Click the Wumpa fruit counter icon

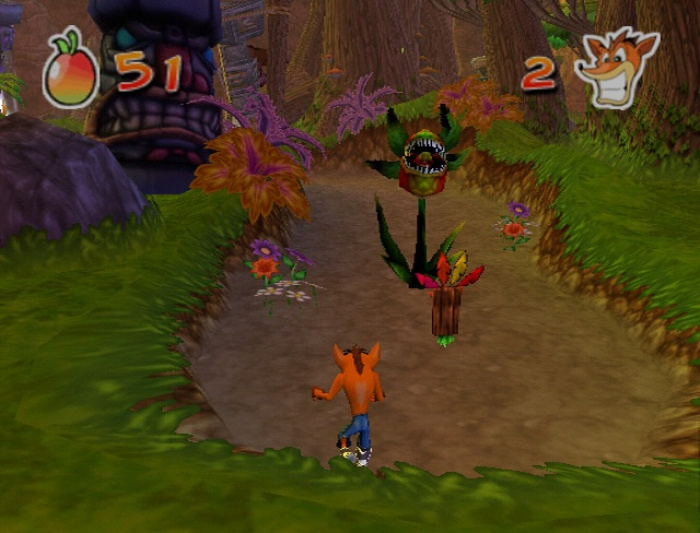[x=71, y=73]
